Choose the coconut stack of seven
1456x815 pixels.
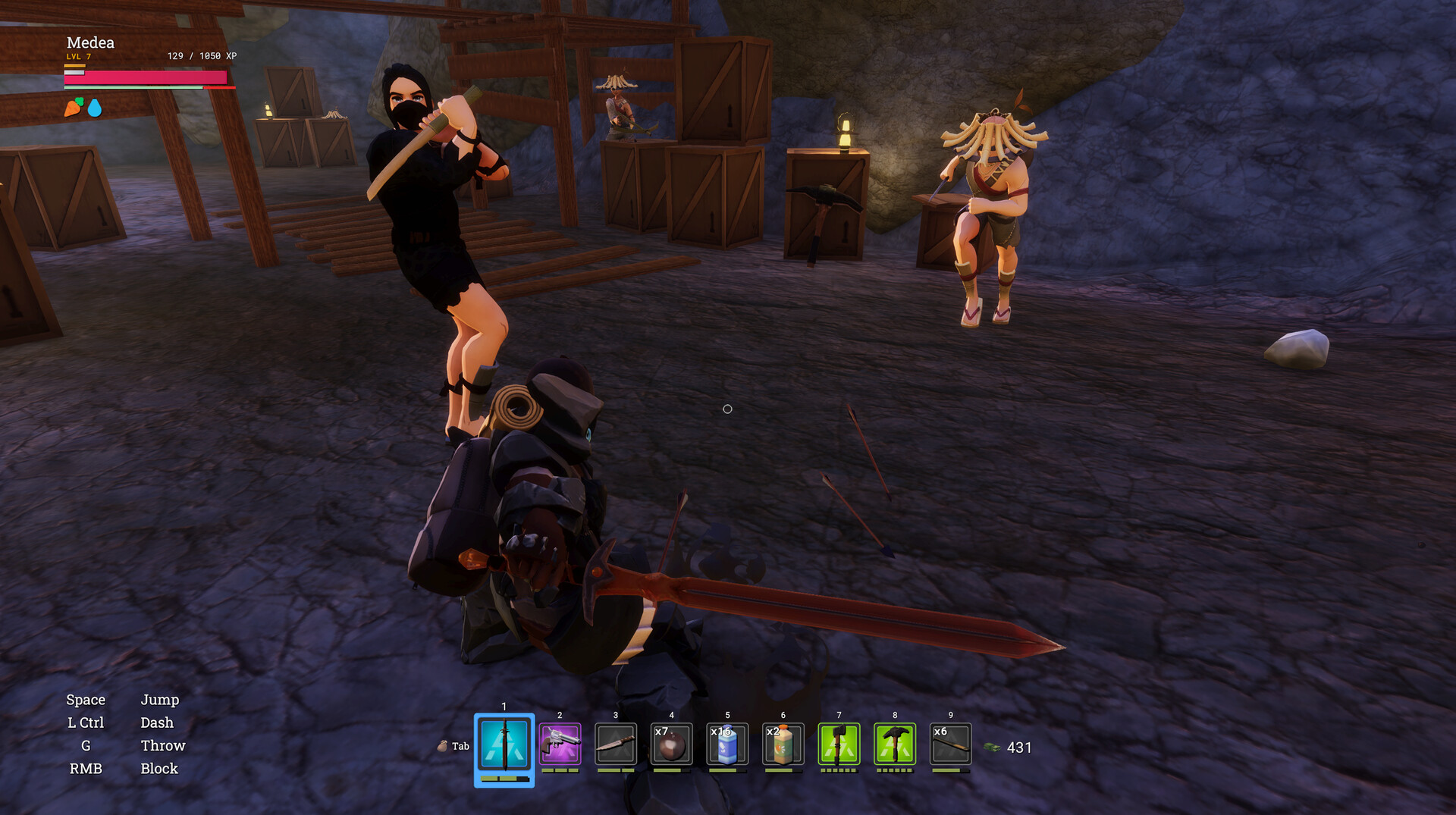tap(671, 744)
